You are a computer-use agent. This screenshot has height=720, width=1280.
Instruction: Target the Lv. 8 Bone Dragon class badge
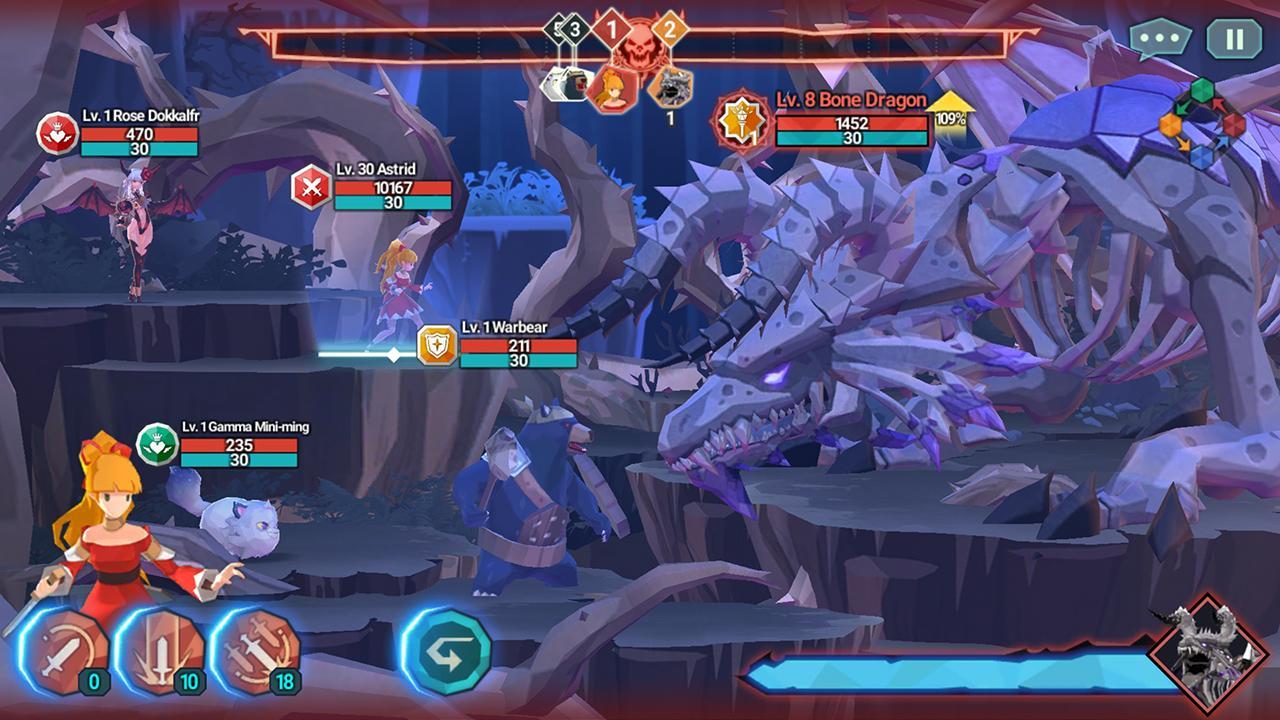pos(741,120)
